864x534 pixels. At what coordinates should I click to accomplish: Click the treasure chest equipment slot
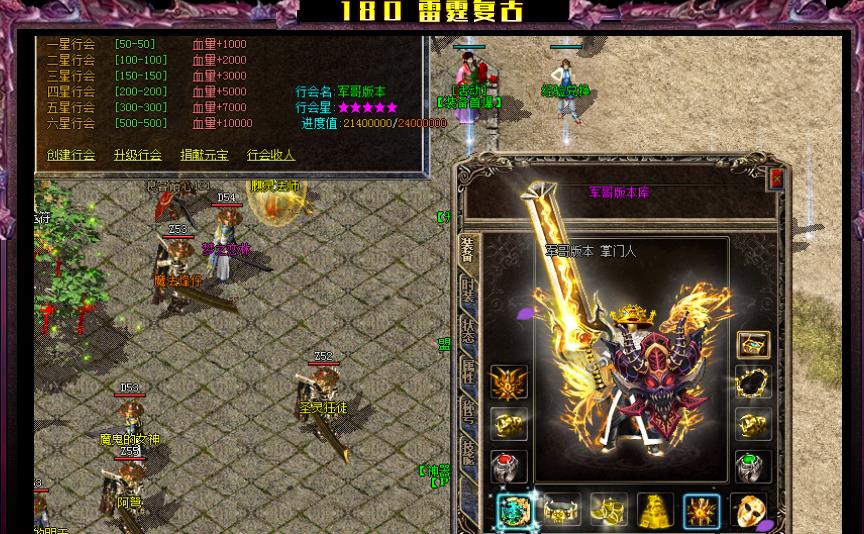(x=753, y=345)
